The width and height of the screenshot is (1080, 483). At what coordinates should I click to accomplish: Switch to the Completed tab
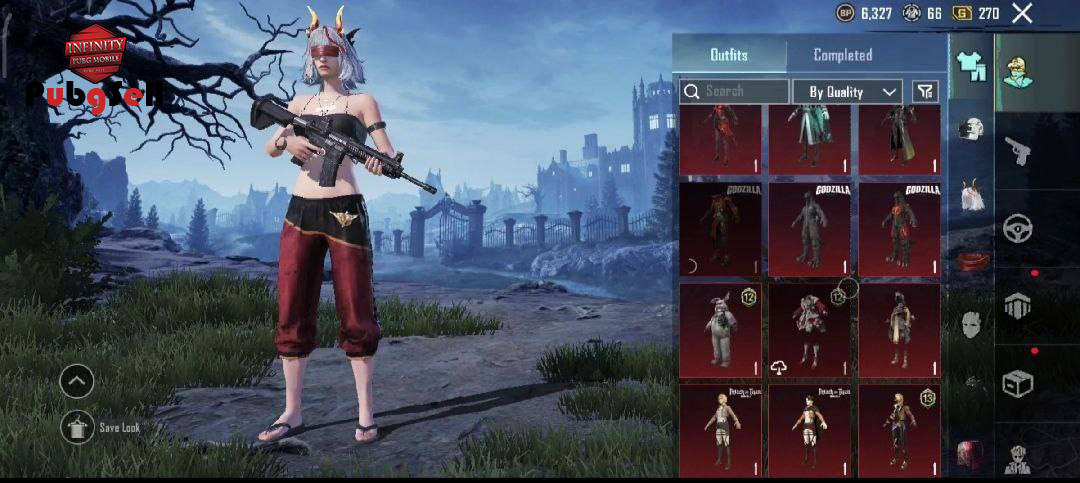point(842,55)
